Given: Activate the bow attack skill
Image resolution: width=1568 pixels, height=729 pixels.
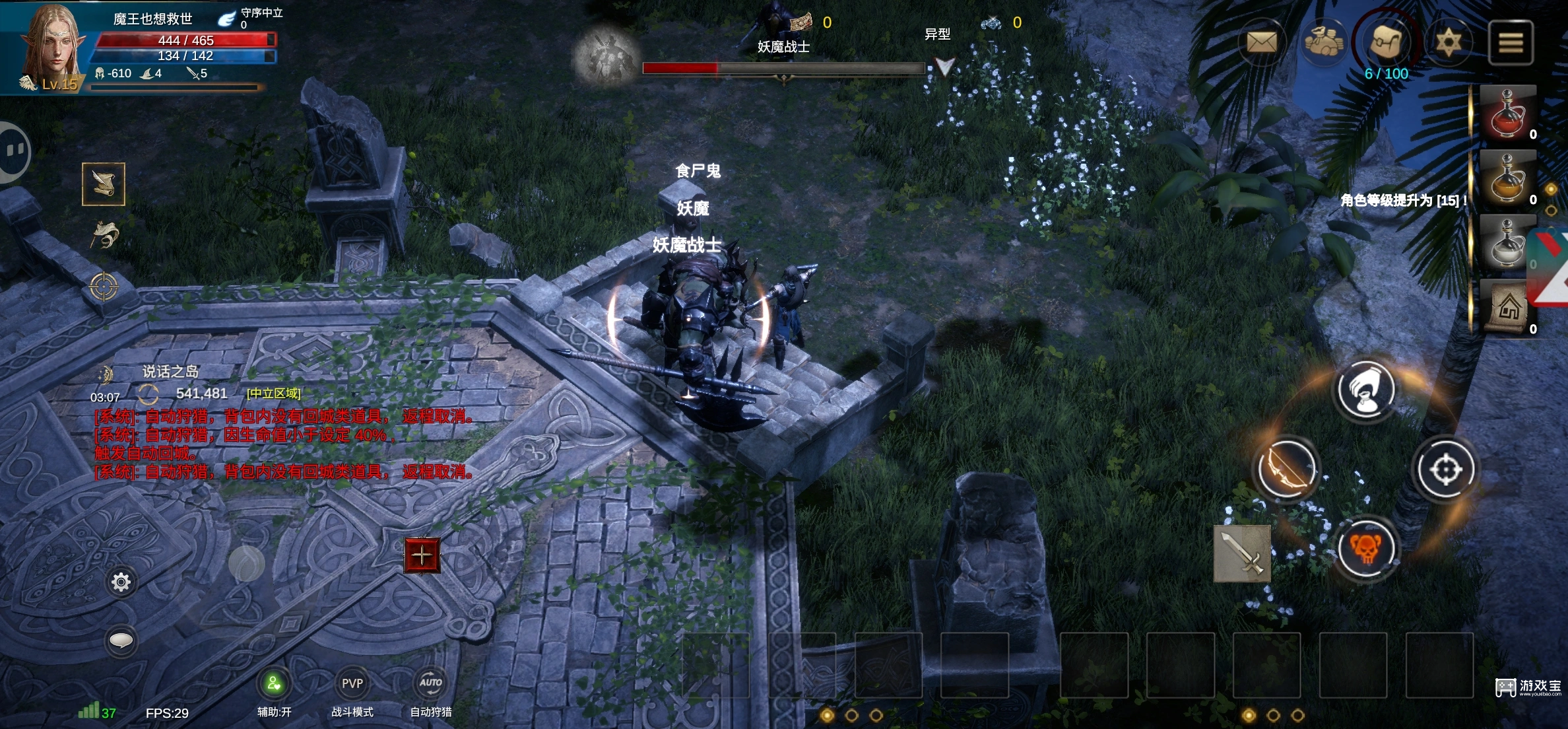Looking at the screenshot, I should 1286,469.
